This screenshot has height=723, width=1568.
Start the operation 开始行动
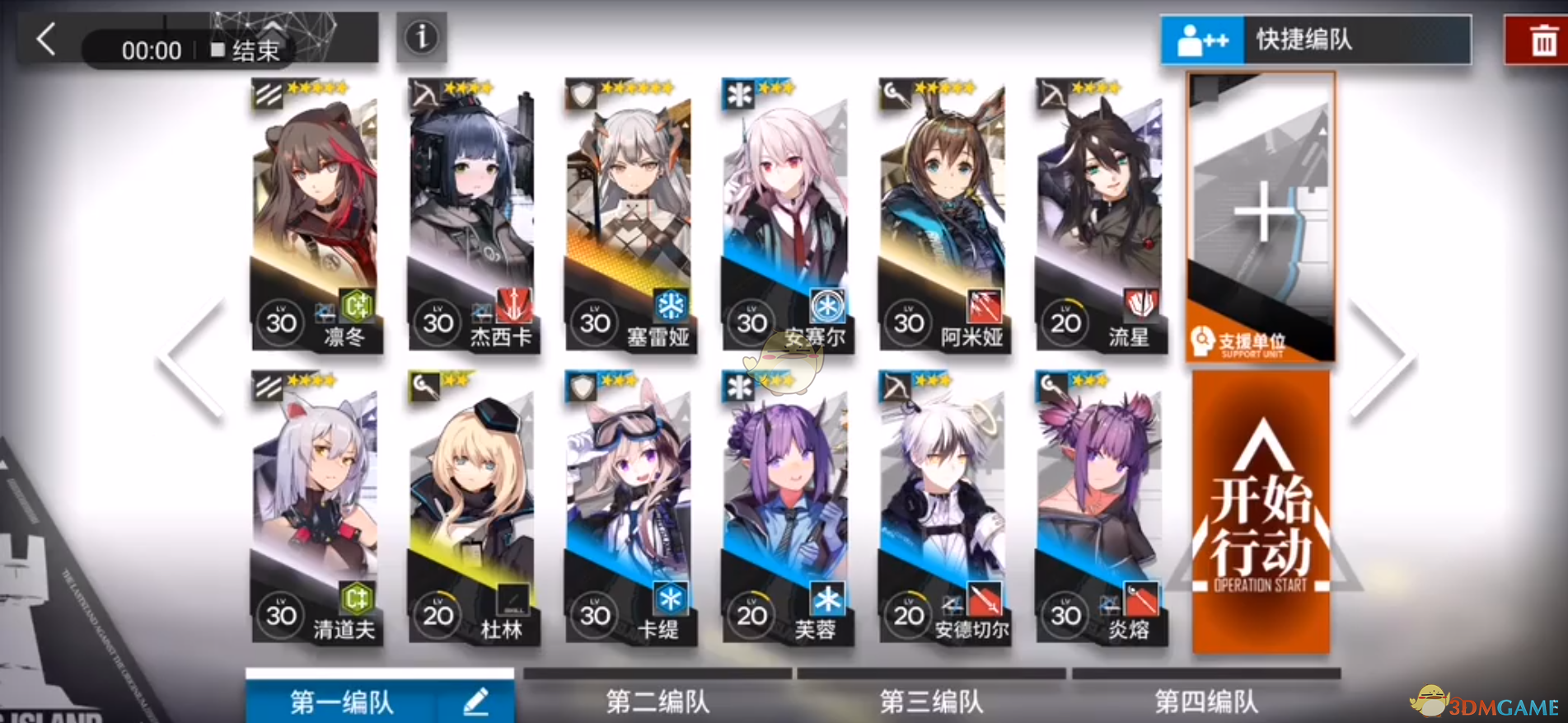tap(1261, 513)
